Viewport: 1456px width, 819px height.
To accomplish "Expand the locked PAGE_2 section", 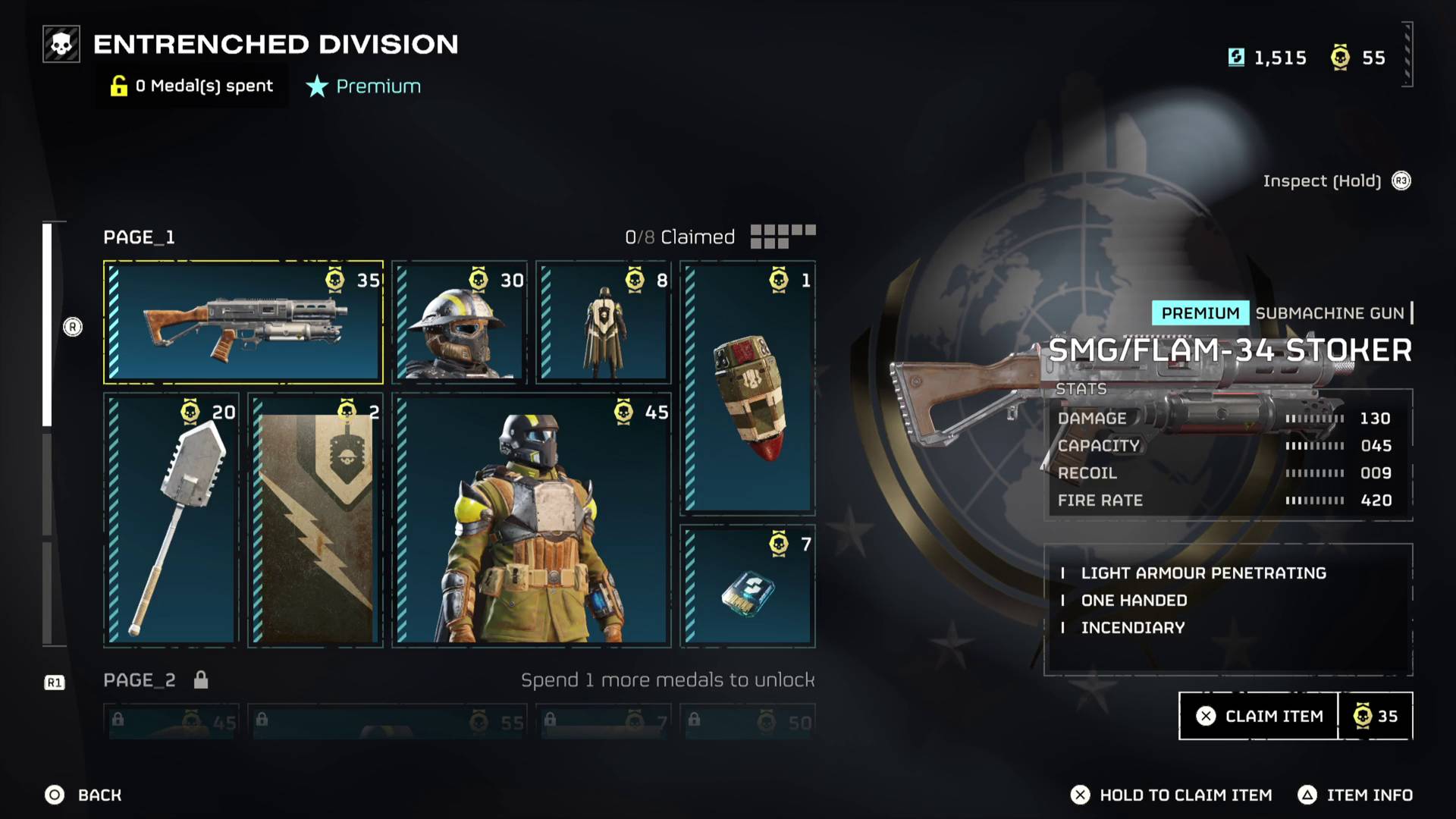I will pos(139,680).
